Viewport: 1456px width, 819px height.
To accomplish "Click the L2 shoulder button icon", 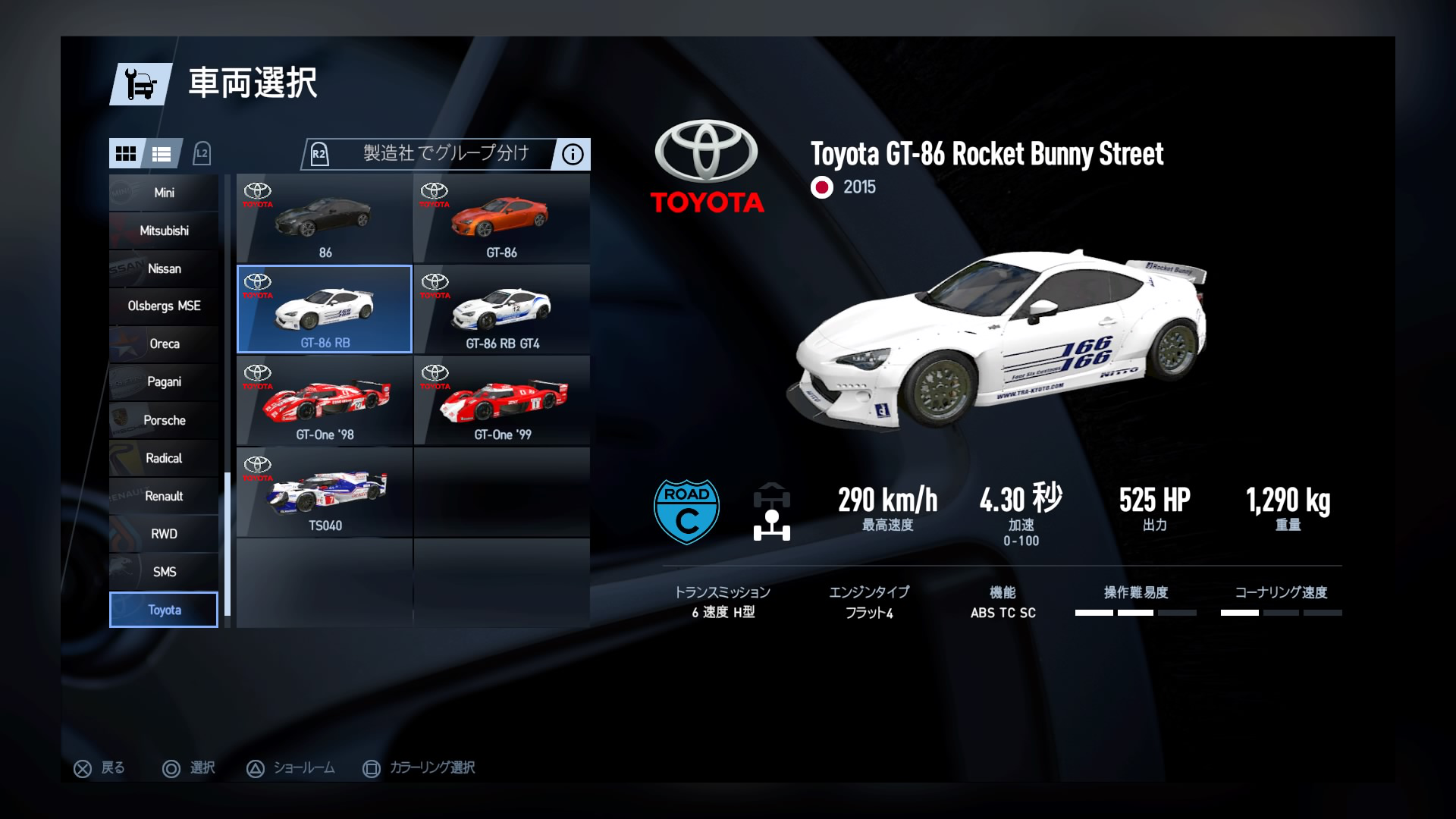I will coord(201,153).
